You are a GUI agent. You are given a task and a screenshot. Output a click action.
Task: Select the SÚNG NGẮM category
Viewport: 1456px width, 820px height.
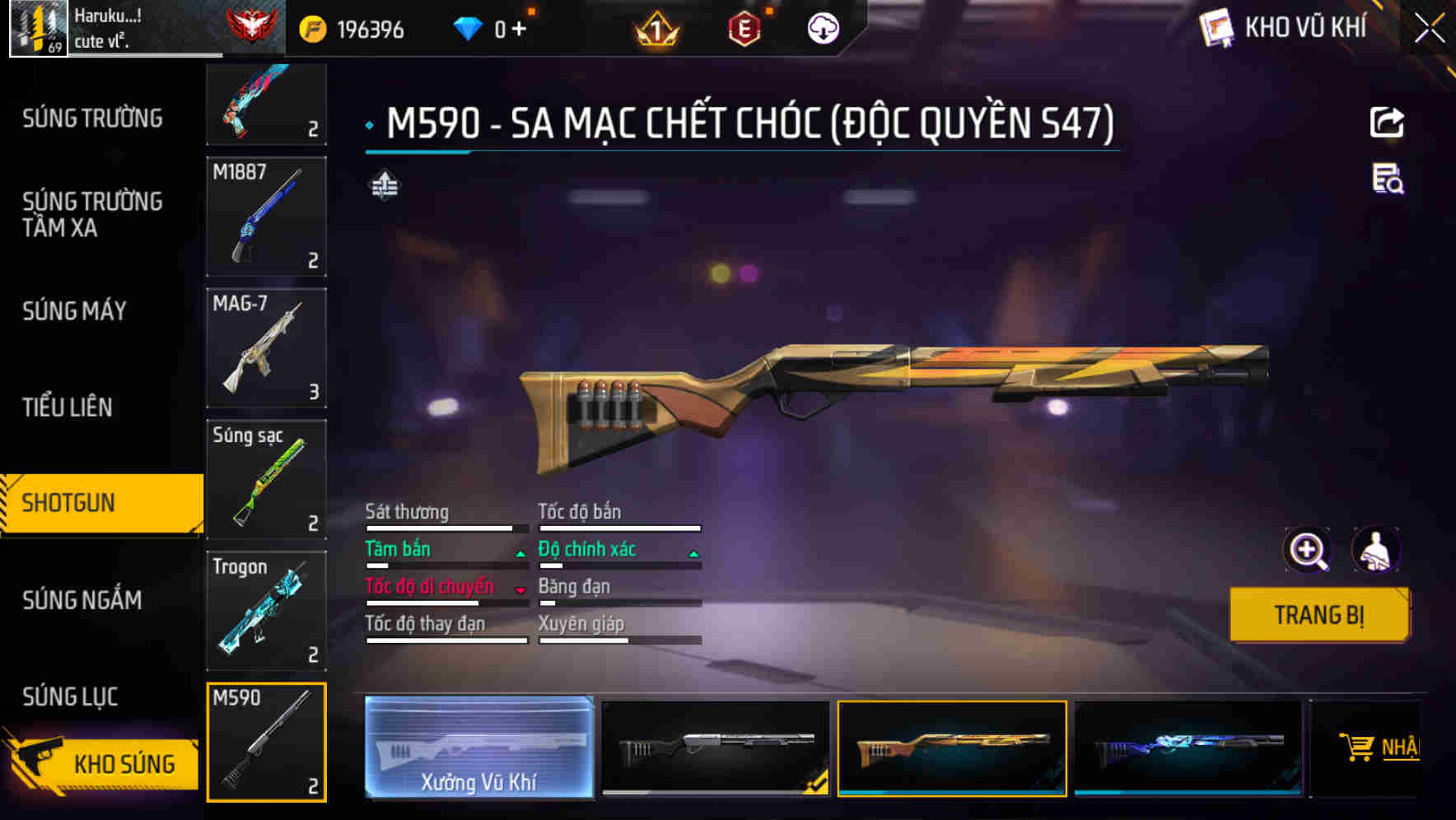coord(82,601)
